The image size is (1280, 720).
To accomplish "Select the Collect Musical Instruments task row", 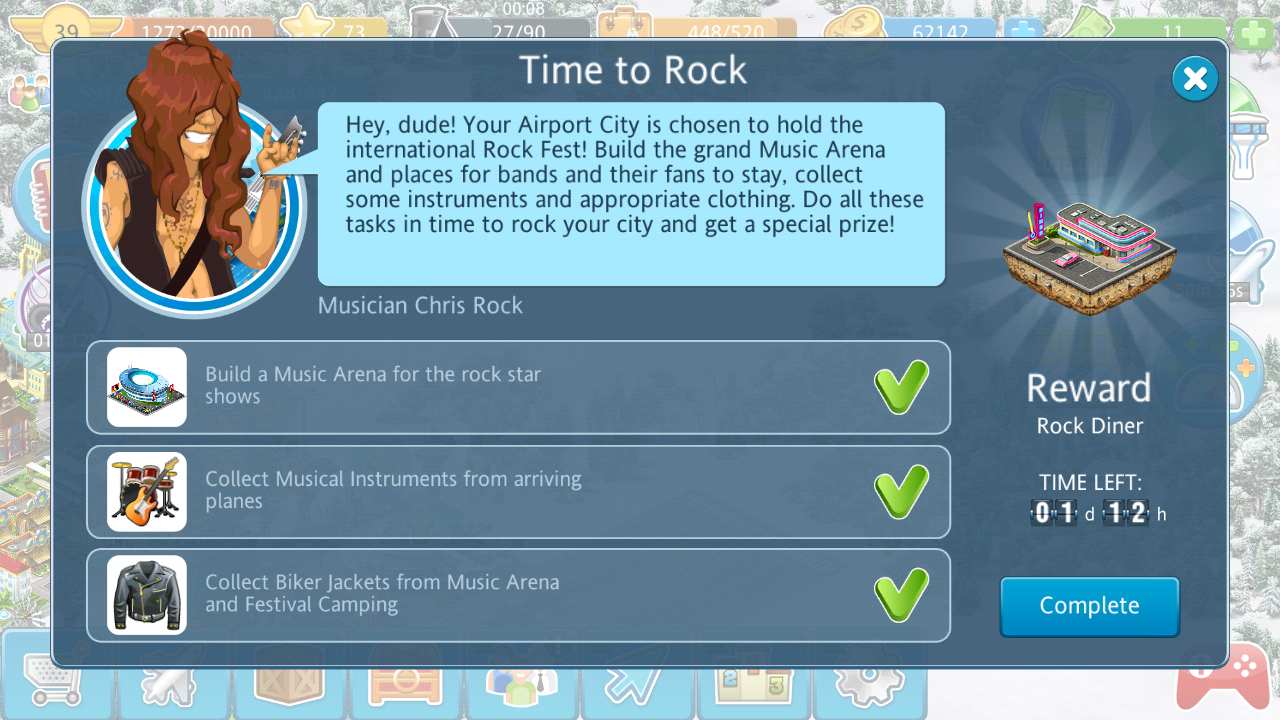I will click(518, 491).
